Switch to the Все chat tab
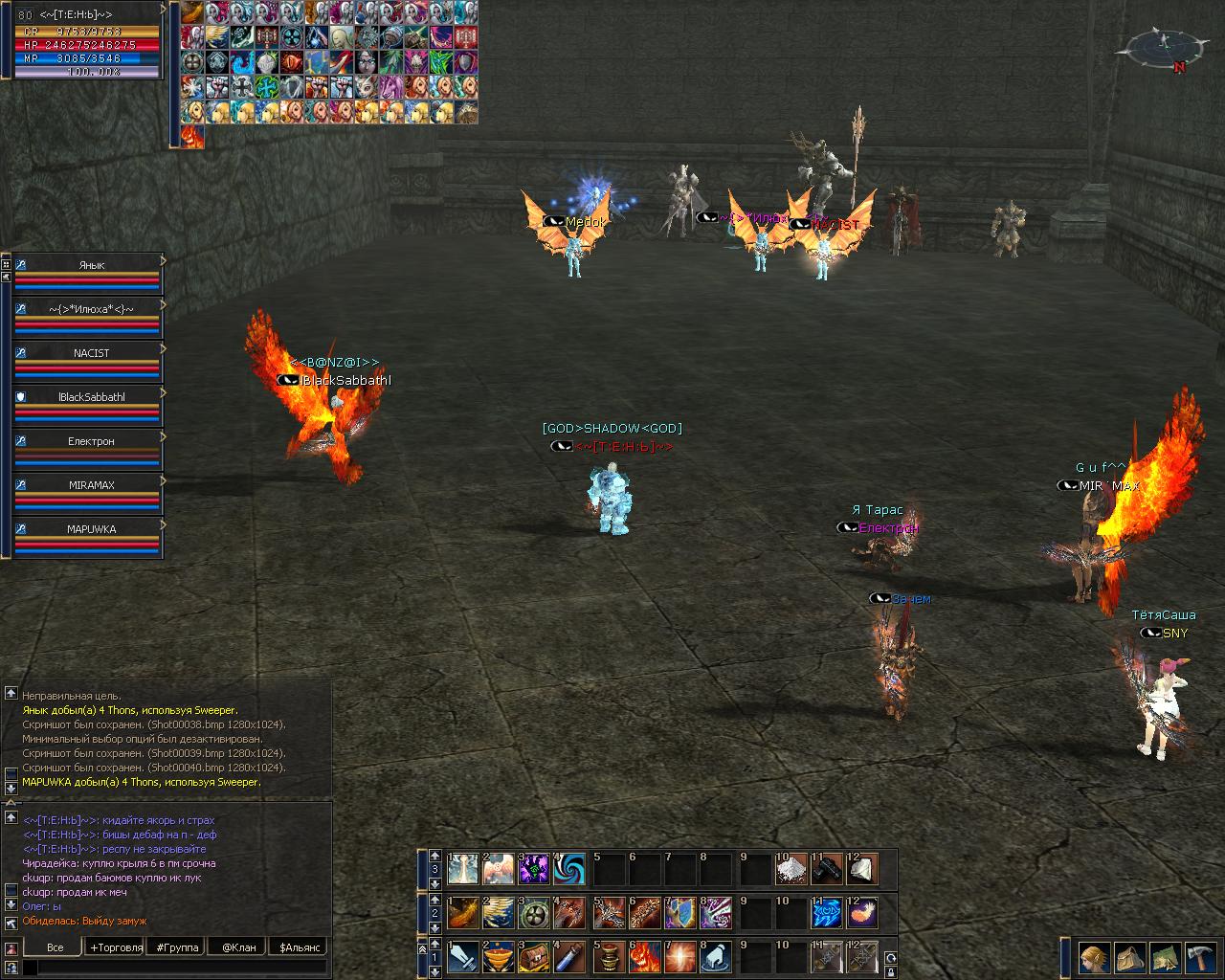The height and width of the screenshot is (980, 1225). 56,947
